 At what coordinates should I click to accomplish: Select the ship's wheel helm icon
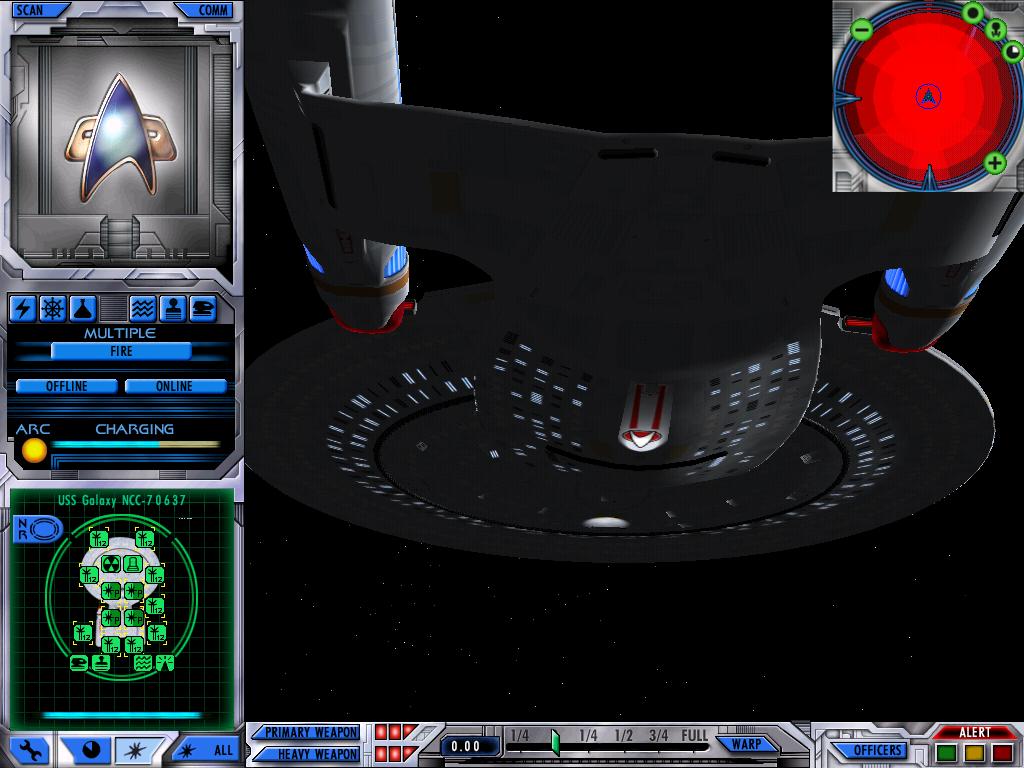pos(52,308)
